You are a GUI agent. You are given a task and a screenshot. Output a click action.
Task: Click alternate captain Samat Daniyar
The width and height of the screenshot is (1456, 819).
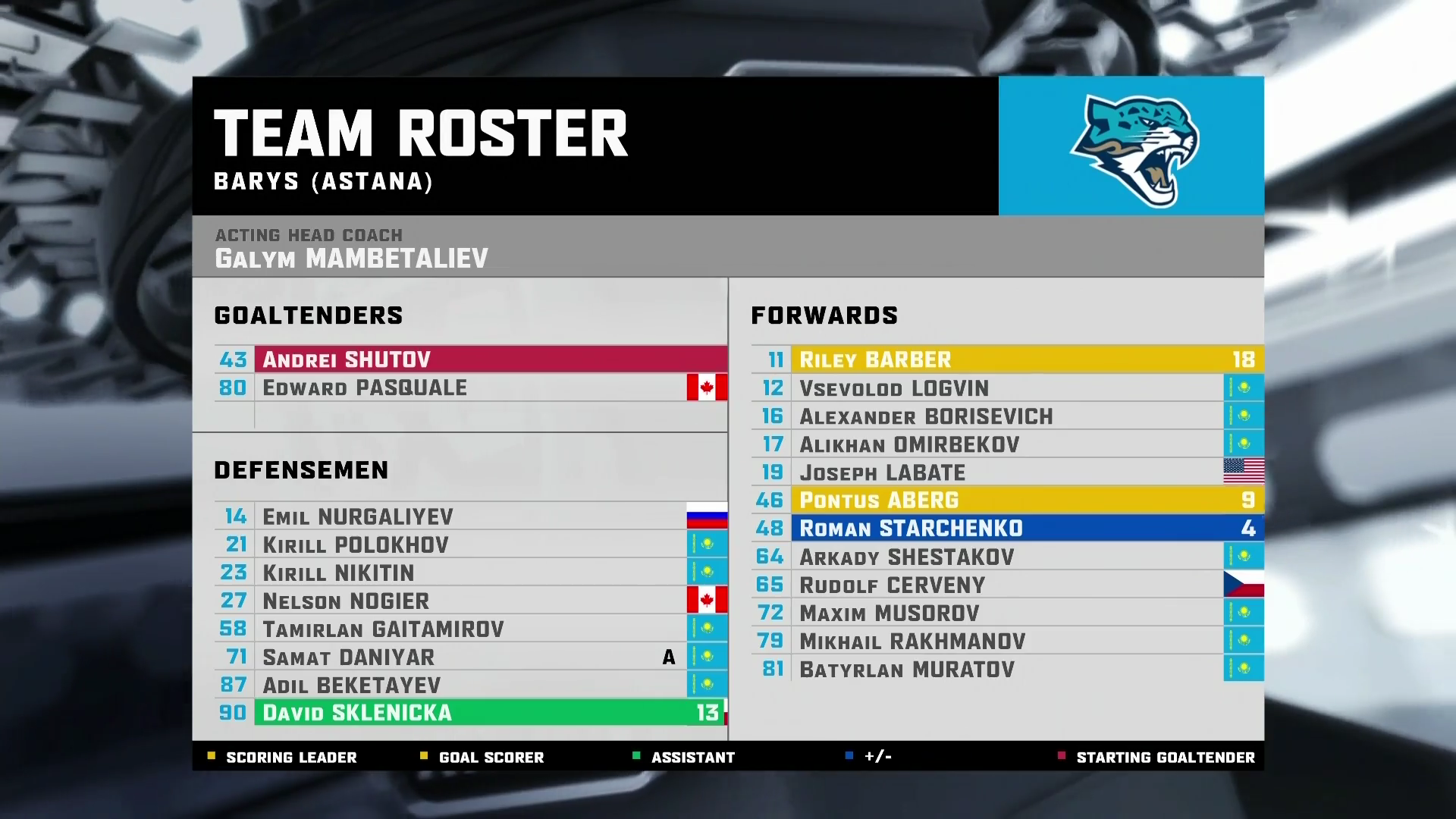click(470, 657)
